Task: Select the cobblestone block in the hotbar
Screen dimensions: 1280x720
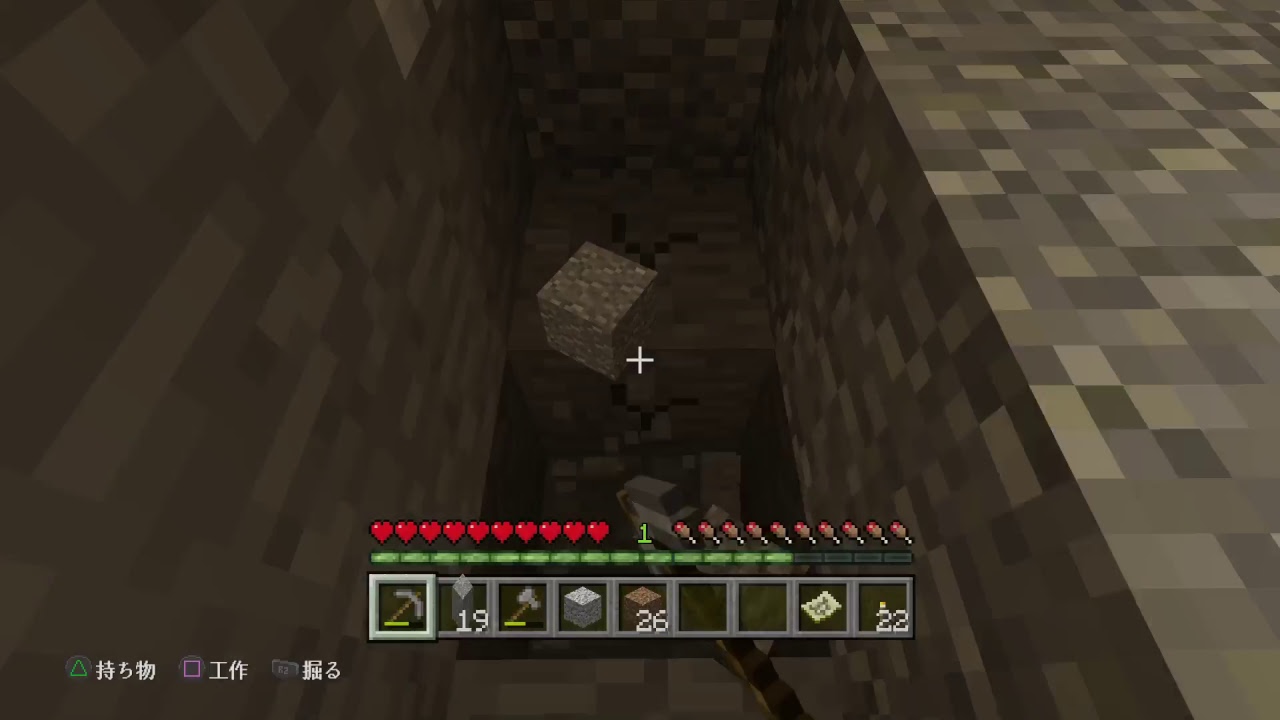Action: coord(584,605)
